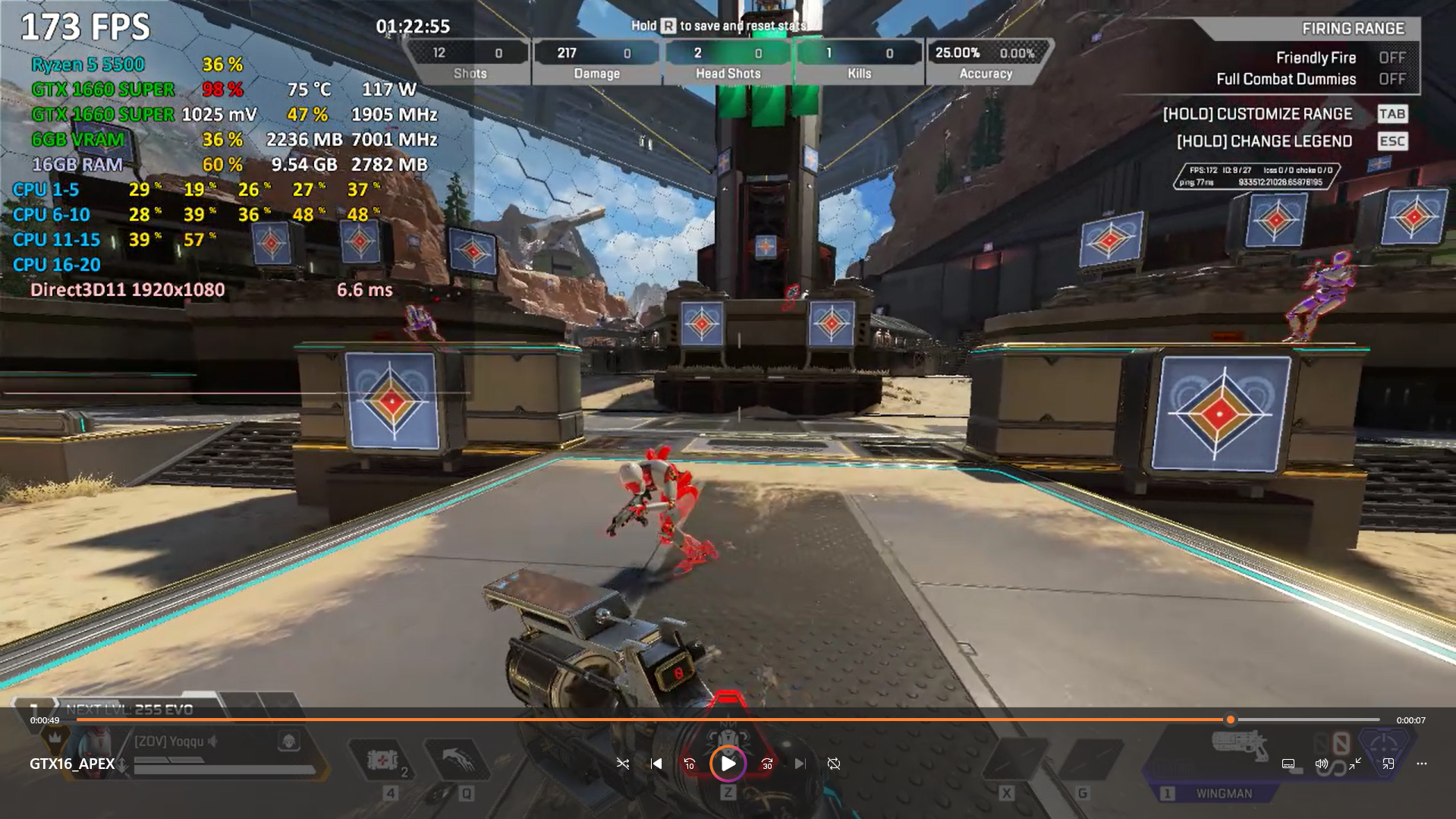Toggle the Full Combat Dummies setting
This screenshot has width=1456, height=819.
[x=1392, y=79]
